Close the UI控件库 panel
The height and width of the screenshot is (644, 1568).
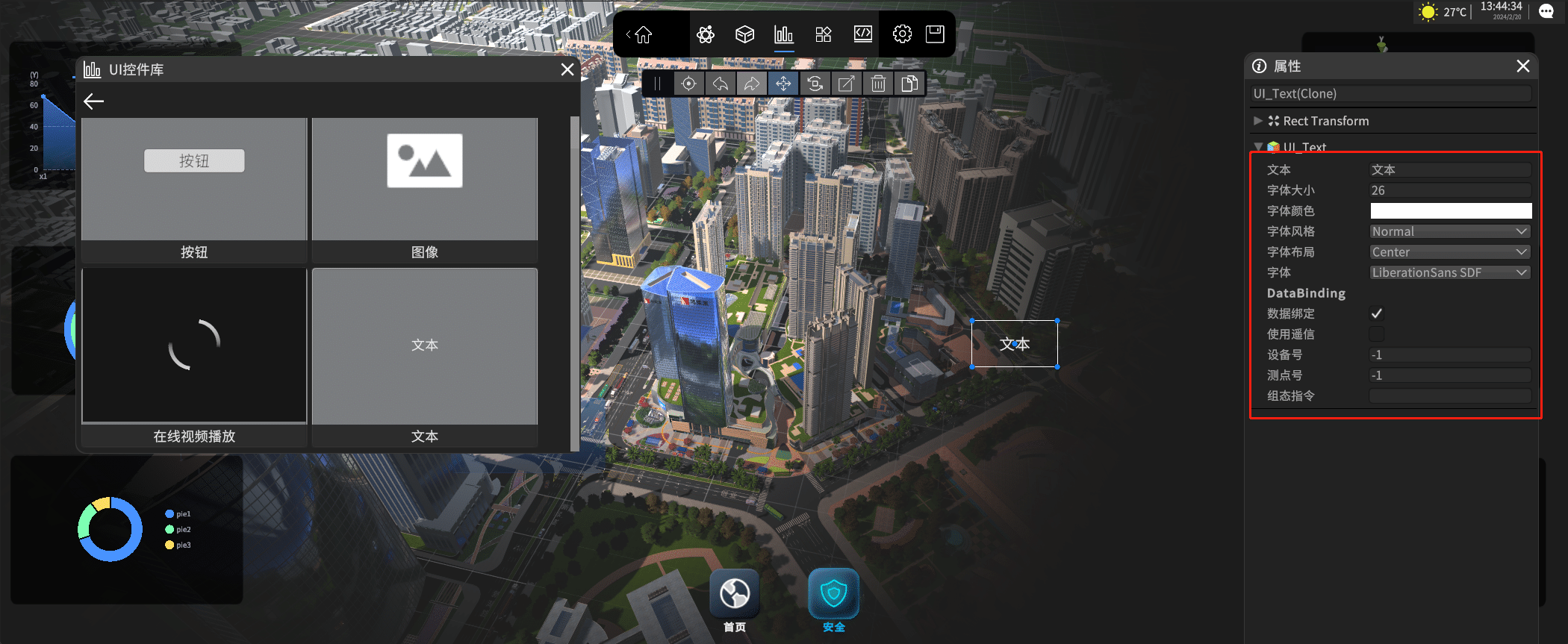coord(567,69)
